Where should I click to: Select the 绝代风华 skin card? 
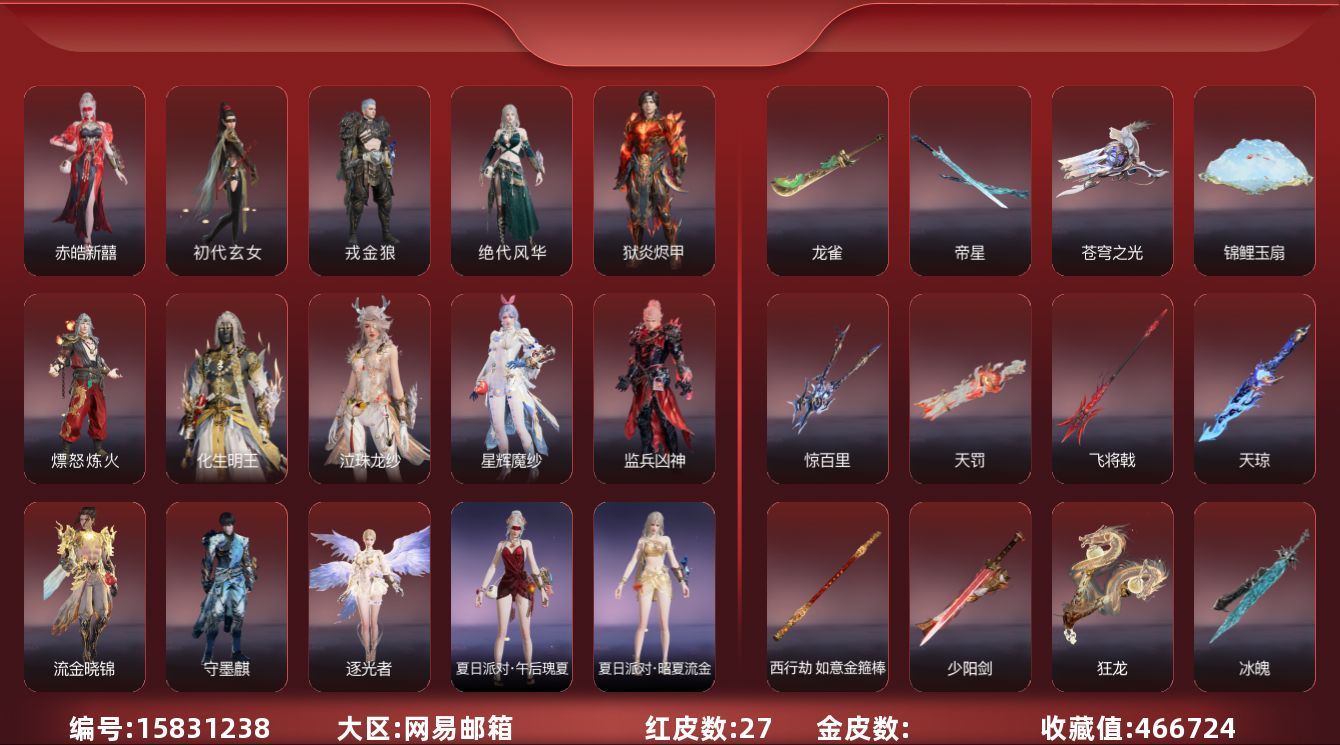click(512, 180)
